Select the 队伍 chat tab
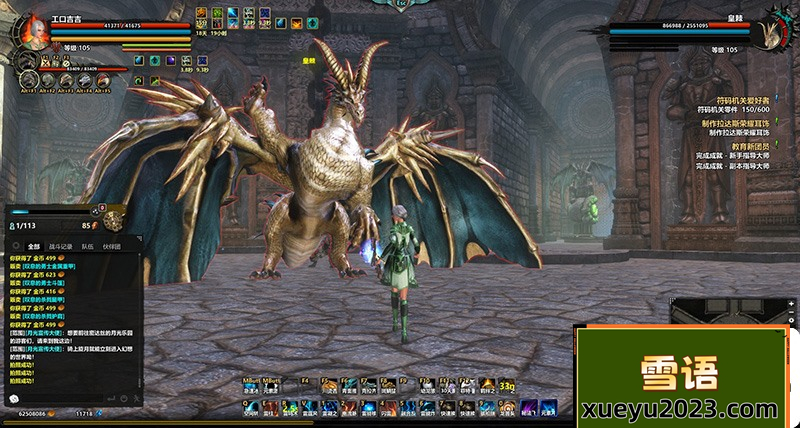 (x=88, y=245)
